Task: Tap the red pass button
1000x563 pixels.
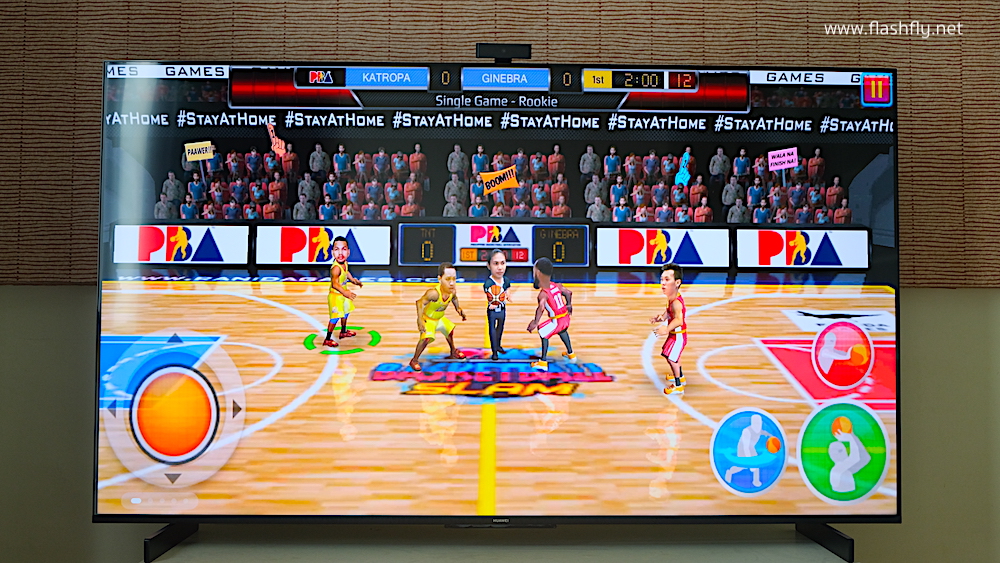Action: 842,356
